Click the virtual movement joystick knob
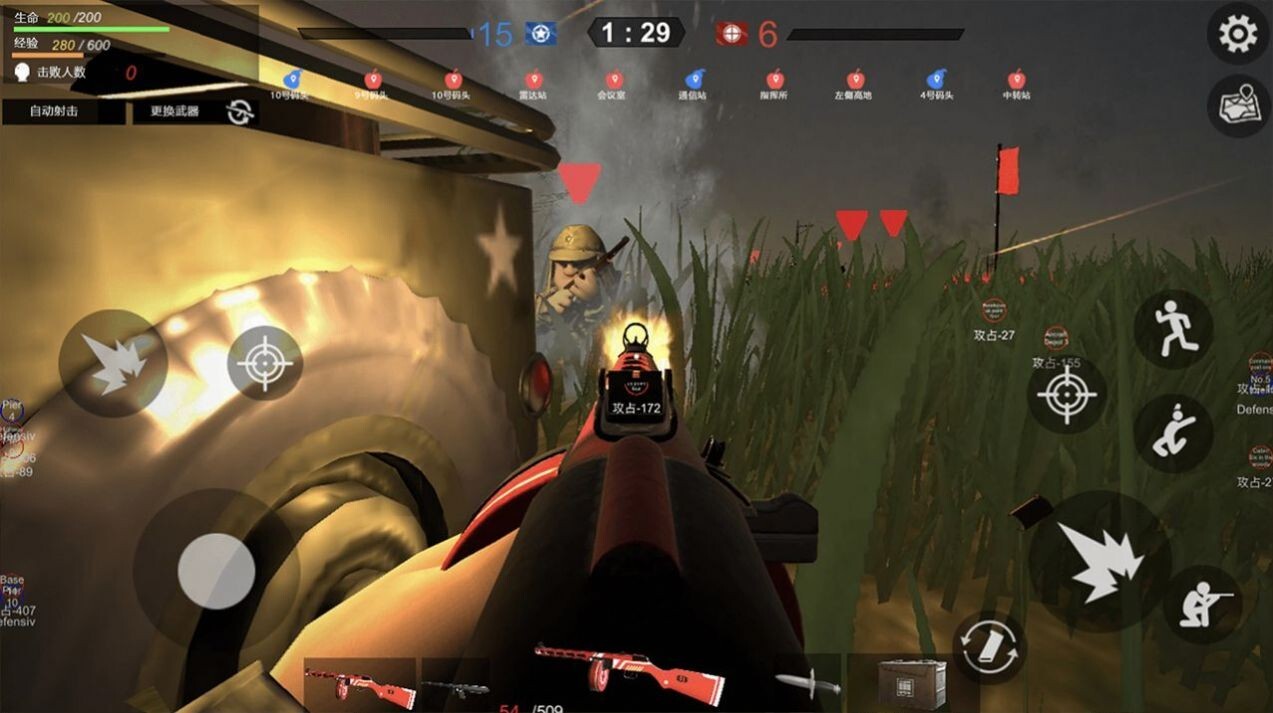 pos(216,571)
